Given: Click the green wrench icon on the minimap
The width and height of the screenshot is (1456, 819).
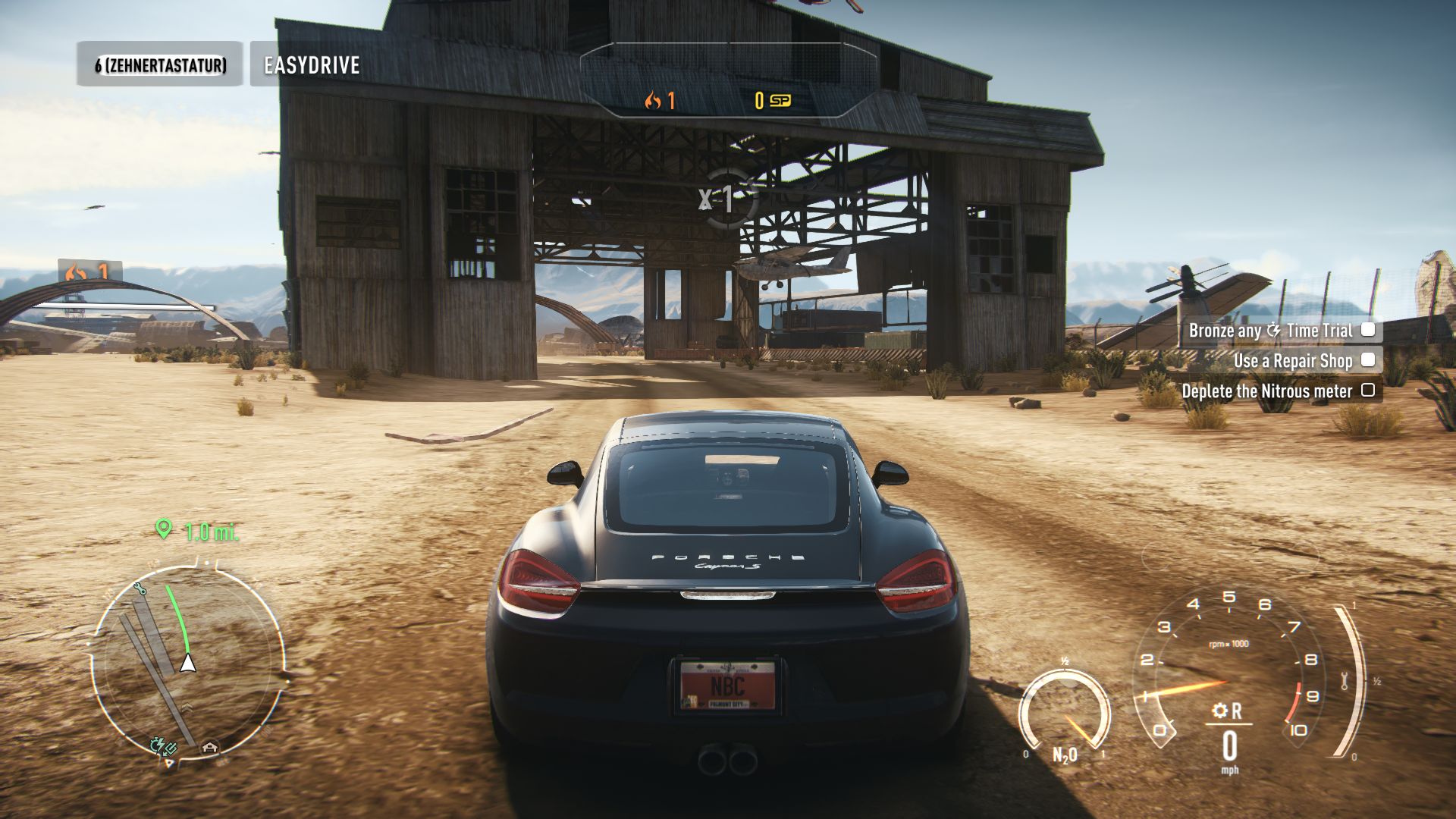Looking at the screenshot, I should point(139,588).
